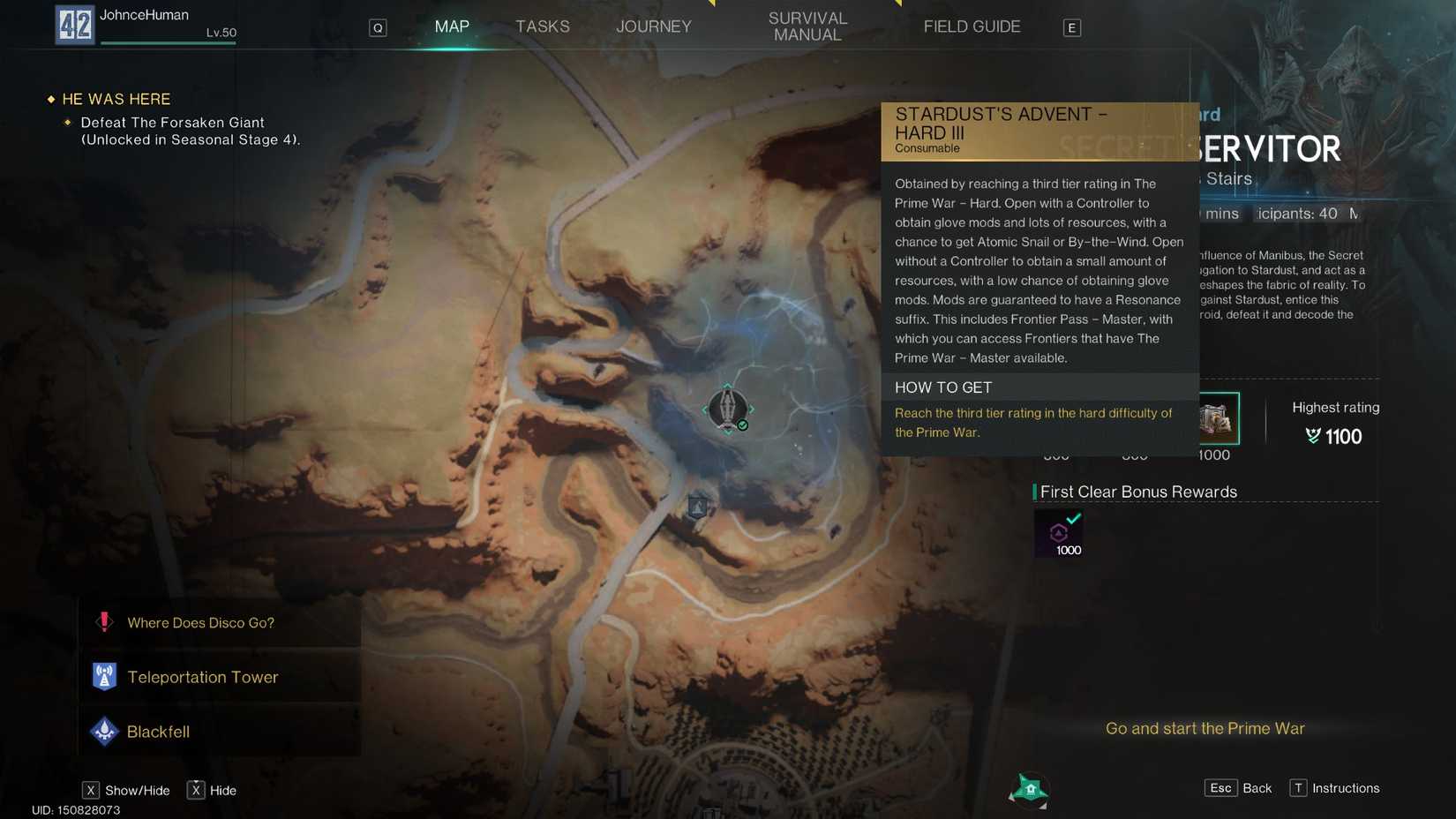Screen dimensions: 1456x819
Task: Click the Highest rating badge icon
Action: (1311, 436)
